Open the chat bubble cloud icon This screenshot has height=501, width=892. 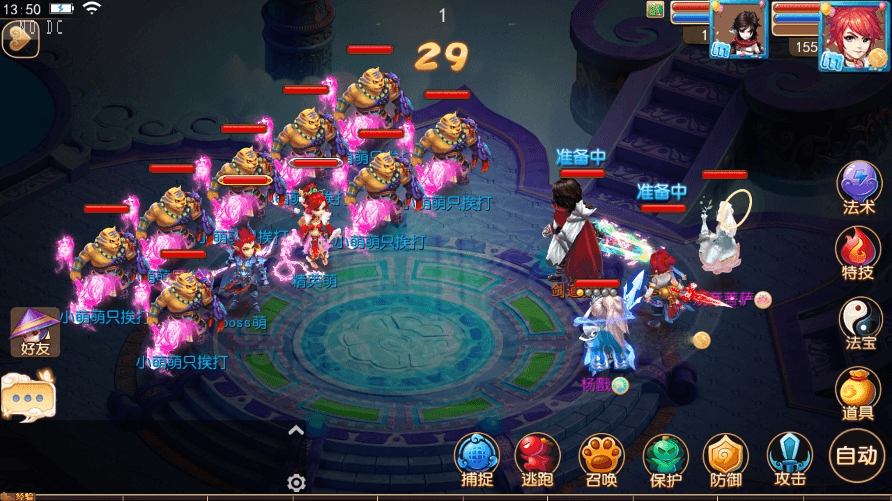(x=28, y=395)
